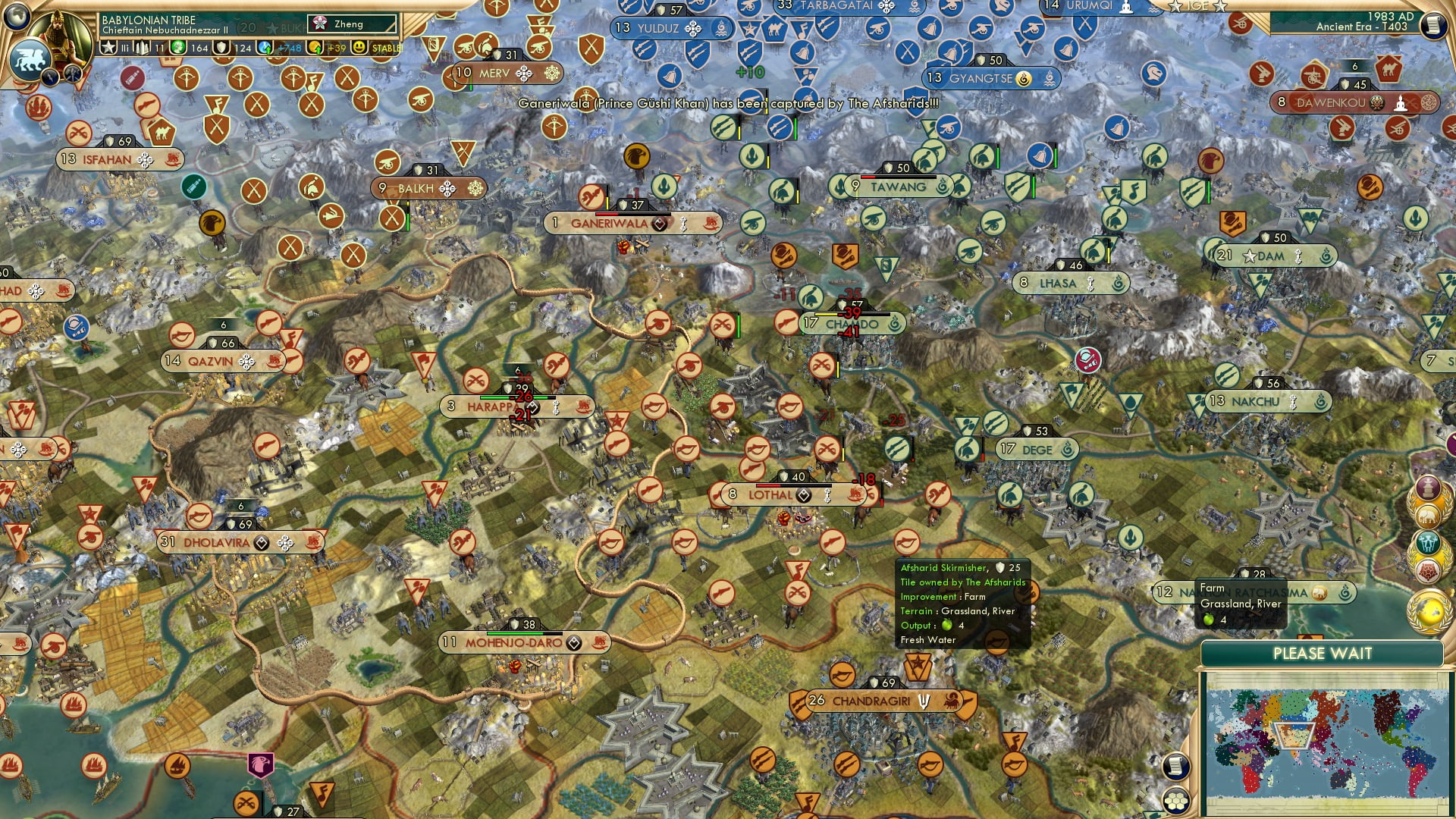1456x819 pixels.
Task: Click the shield icon showing 124
Action: tap(221, 47)
